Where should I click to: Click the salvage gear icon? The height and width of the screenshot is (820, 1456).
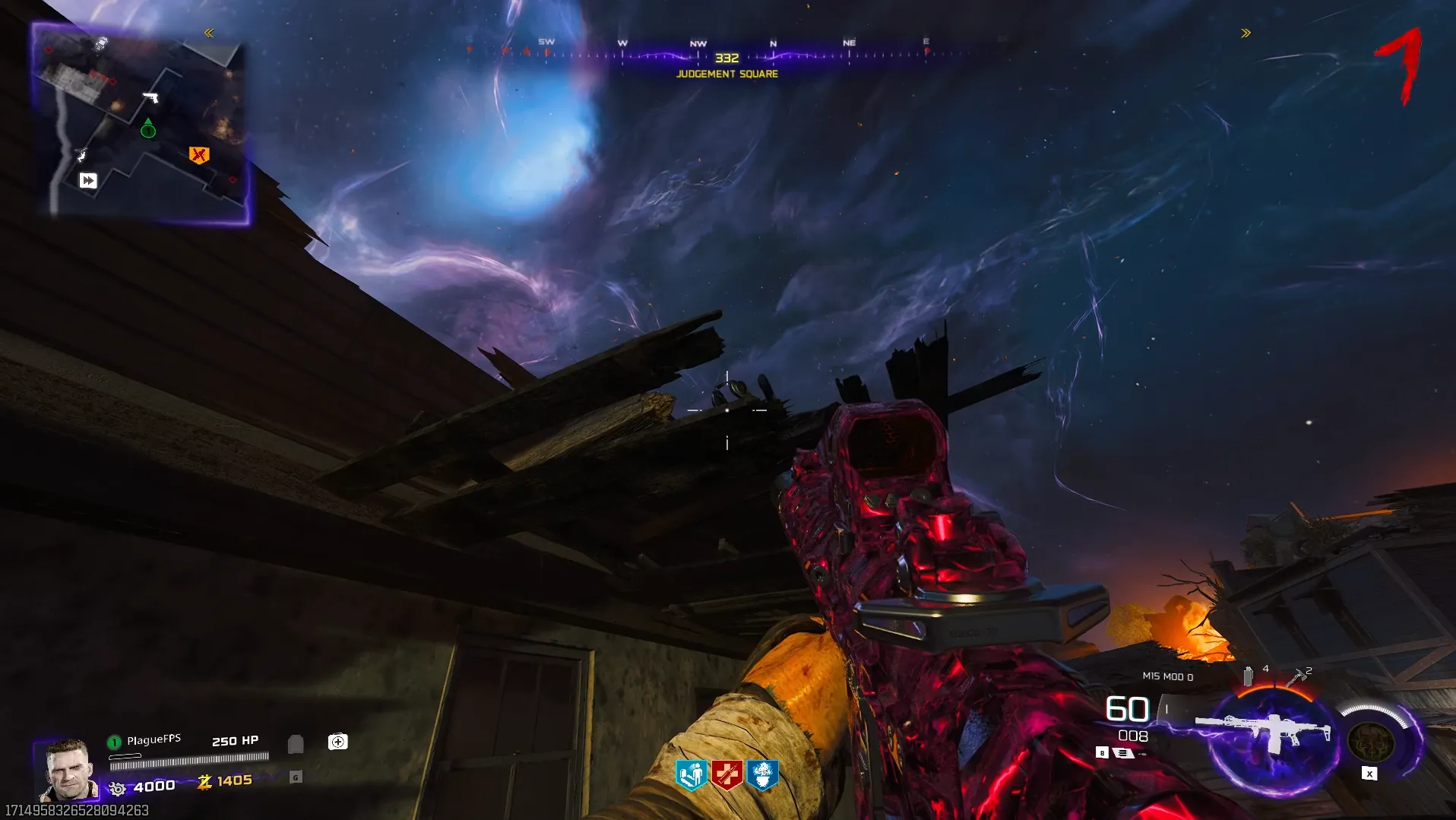click(x=117, y=788)
